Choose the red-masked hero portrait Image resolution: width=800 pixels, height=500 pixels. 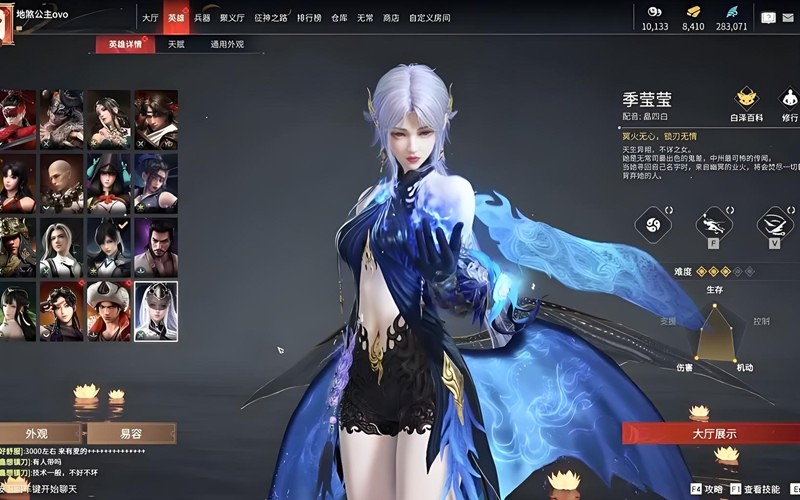tap(18, 120)
